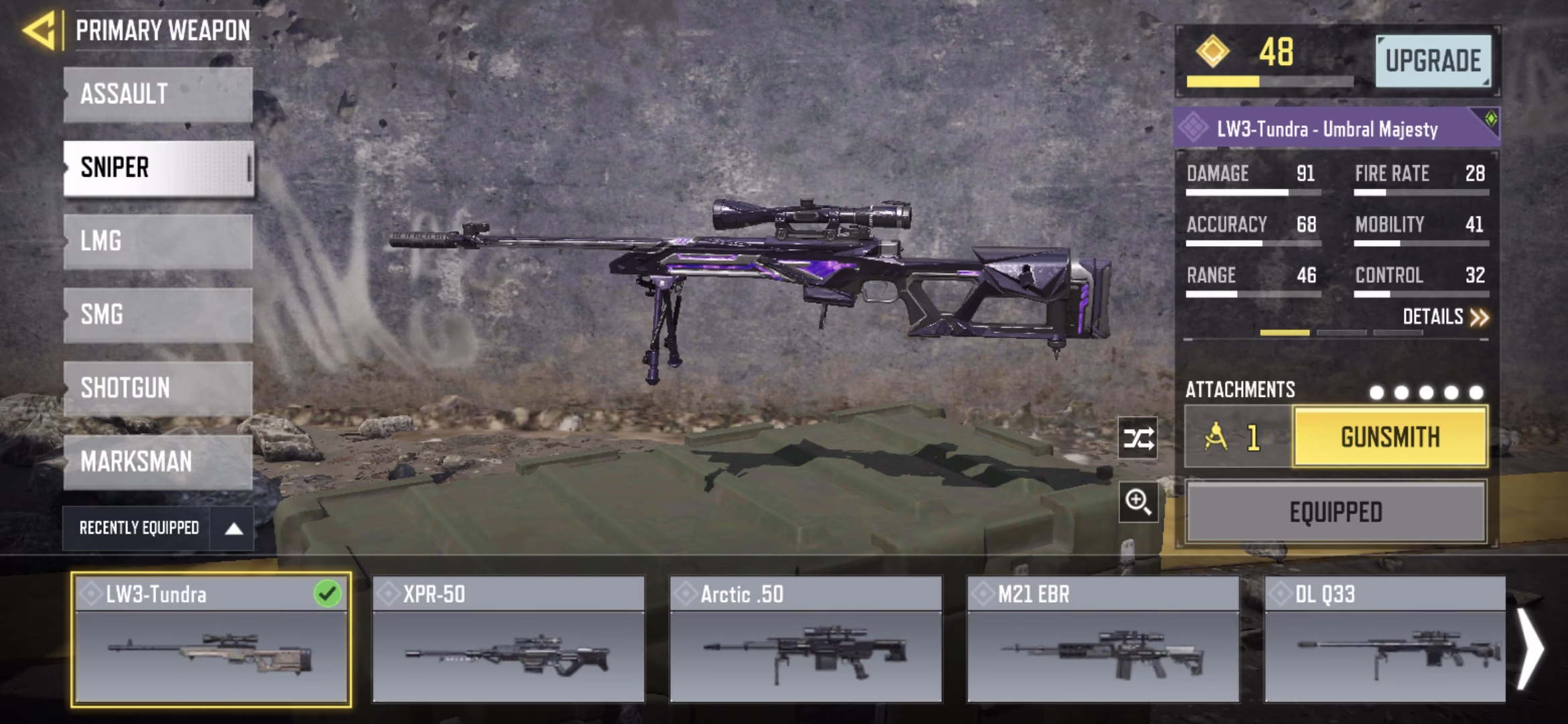Open the Gunsmith customization
This screenshot has height=724, width=1568.
(1390, 437)
